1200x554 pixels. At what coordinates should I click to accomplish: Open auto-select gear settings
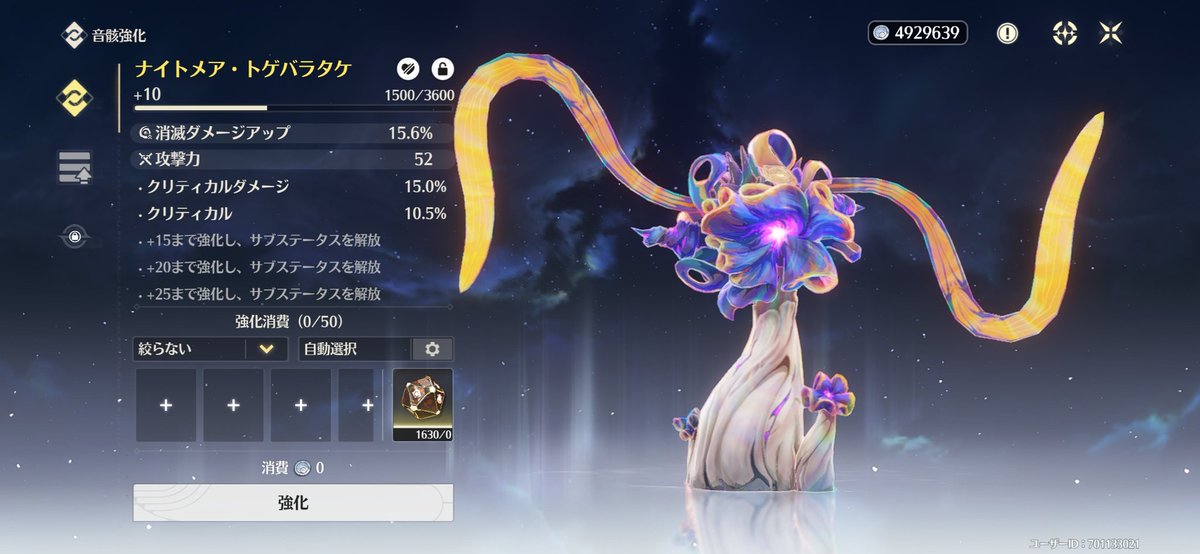click(432, 349)
